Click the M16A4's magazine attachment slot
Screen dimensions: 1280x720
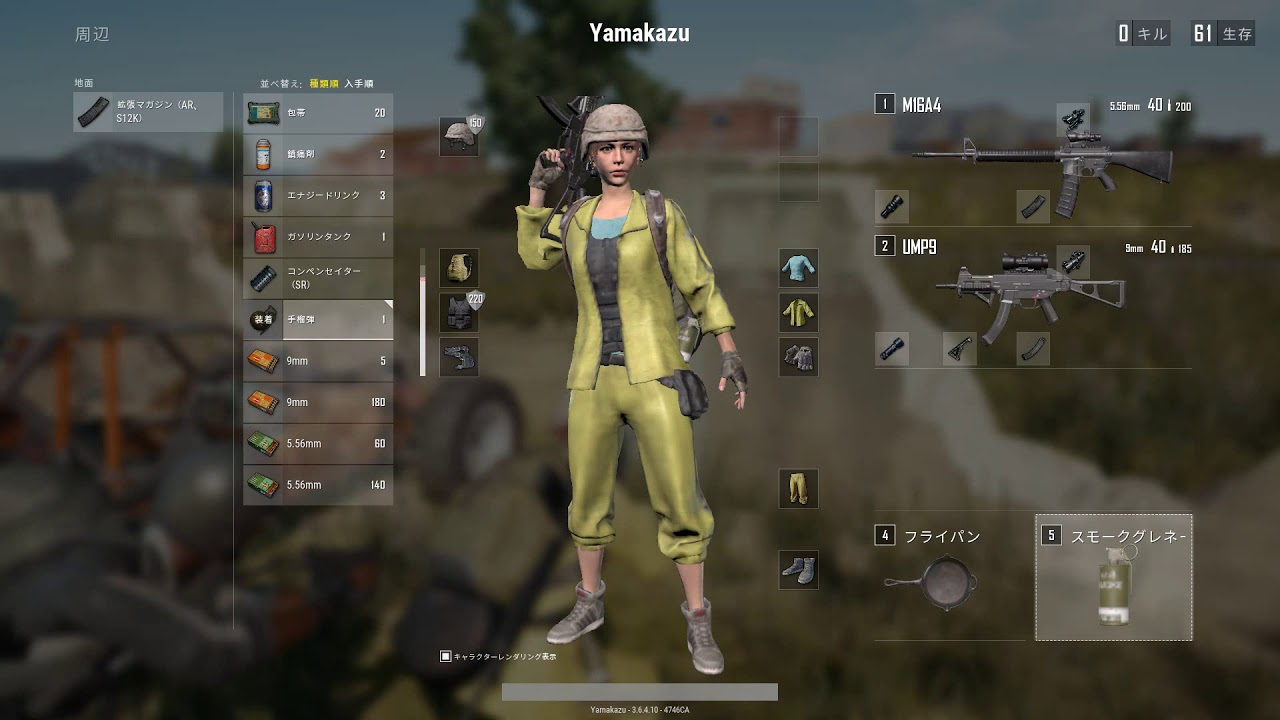point(1033,207)
